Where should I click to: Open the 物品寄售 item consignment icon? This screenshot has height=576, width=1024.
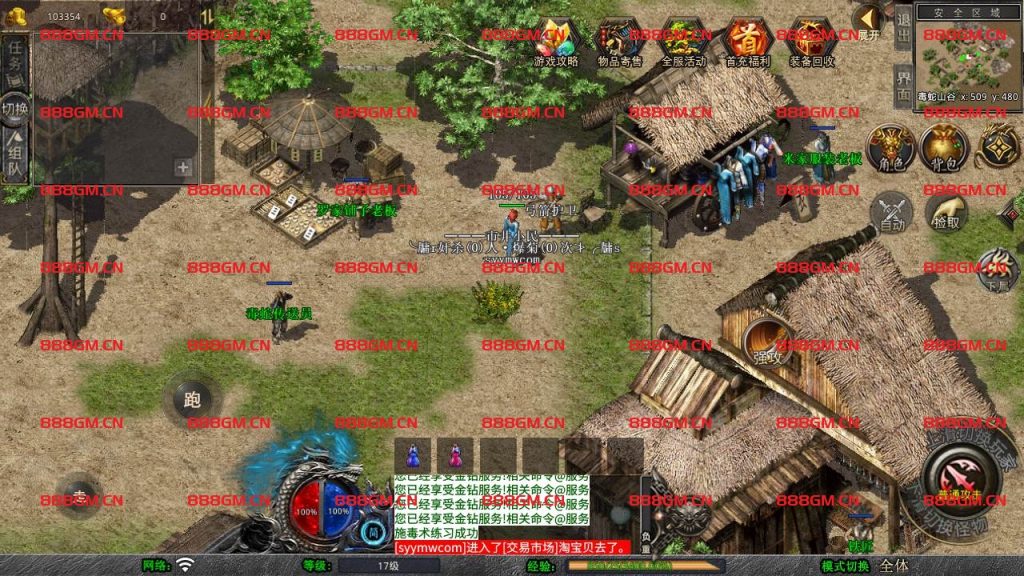click(x=621, y=40)
